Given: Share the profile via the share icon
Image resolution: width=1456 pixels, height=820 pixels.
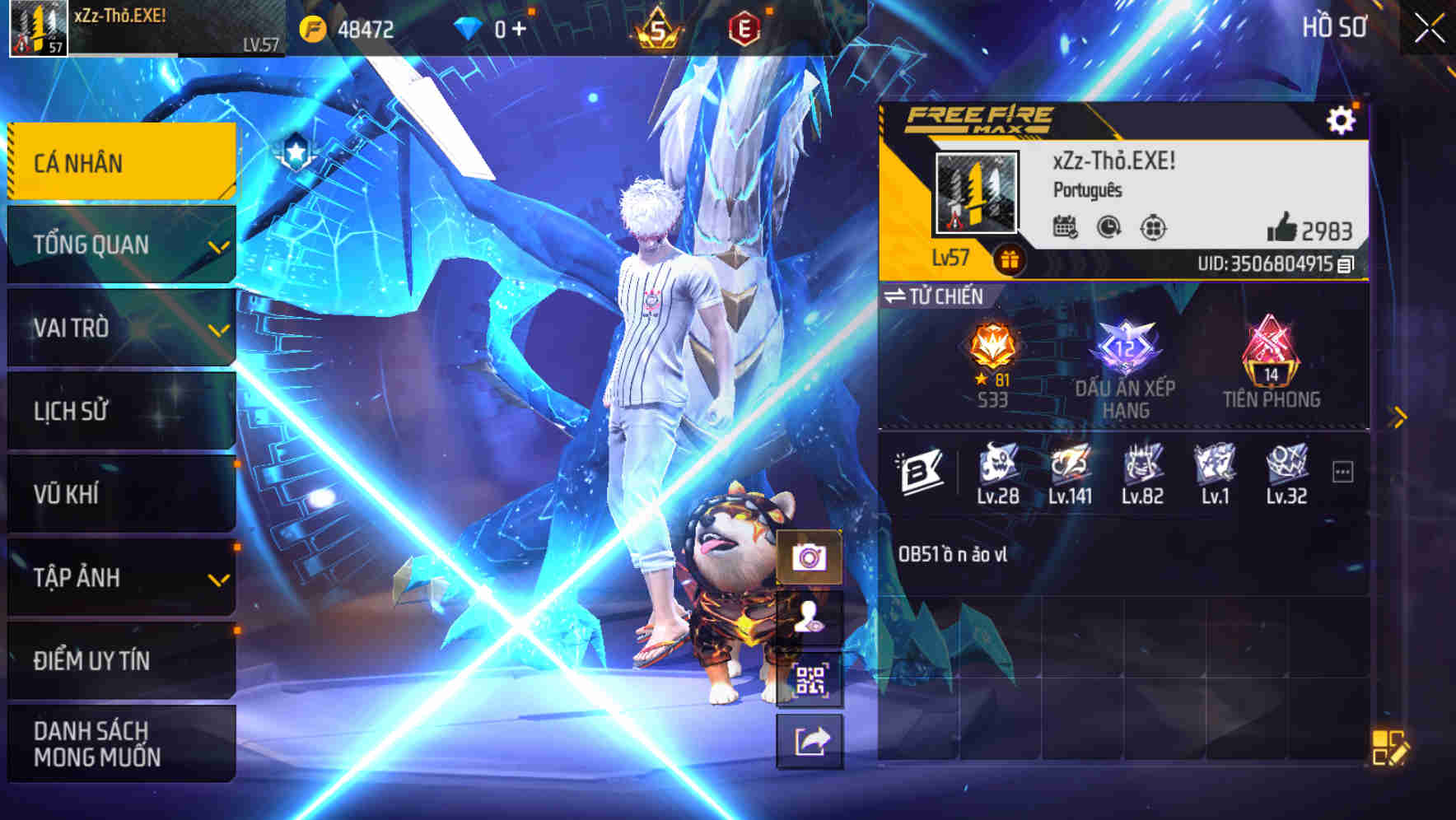Looking at the screenshot, I should (811, 743).
